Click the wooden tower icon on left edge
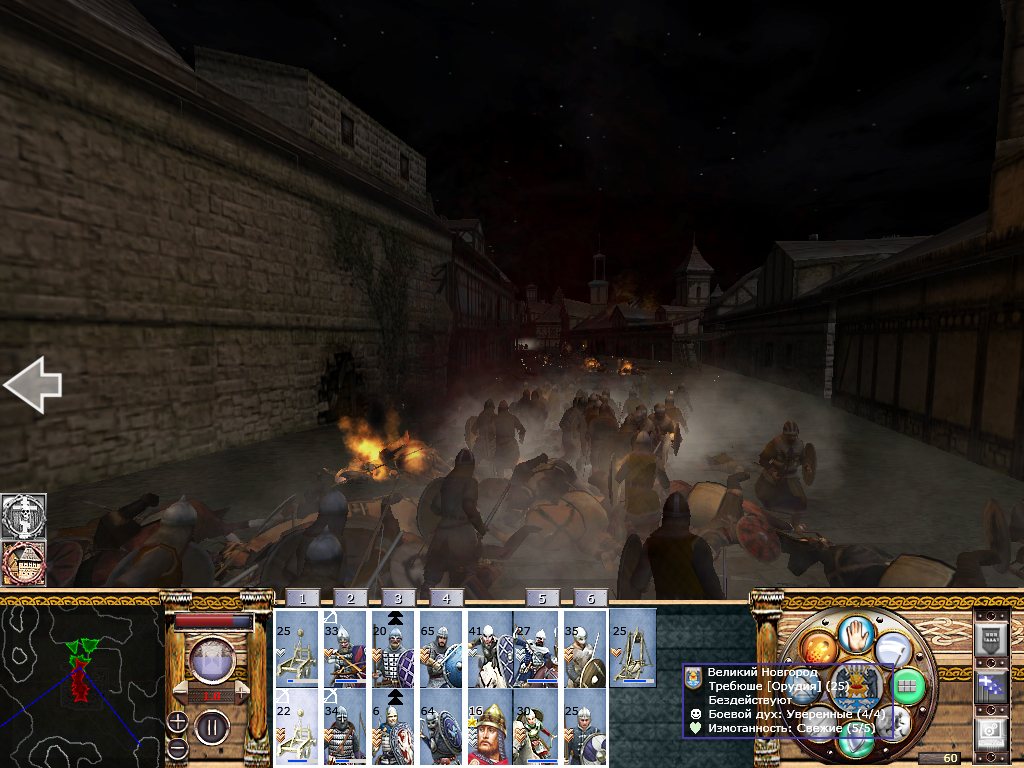The width and height of the screenshot is (1024, 768). coord(24,564)
